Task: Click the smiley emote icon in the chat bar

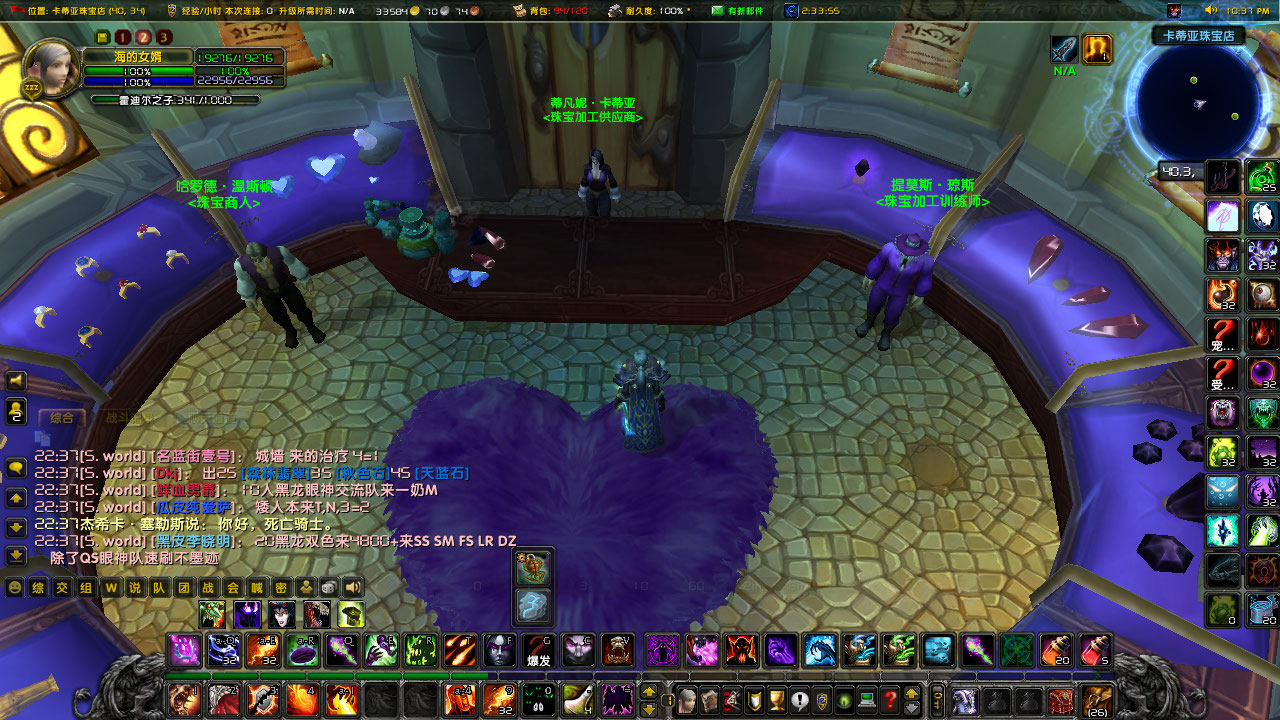Action: pyautogui.click(x=14, y=587)
